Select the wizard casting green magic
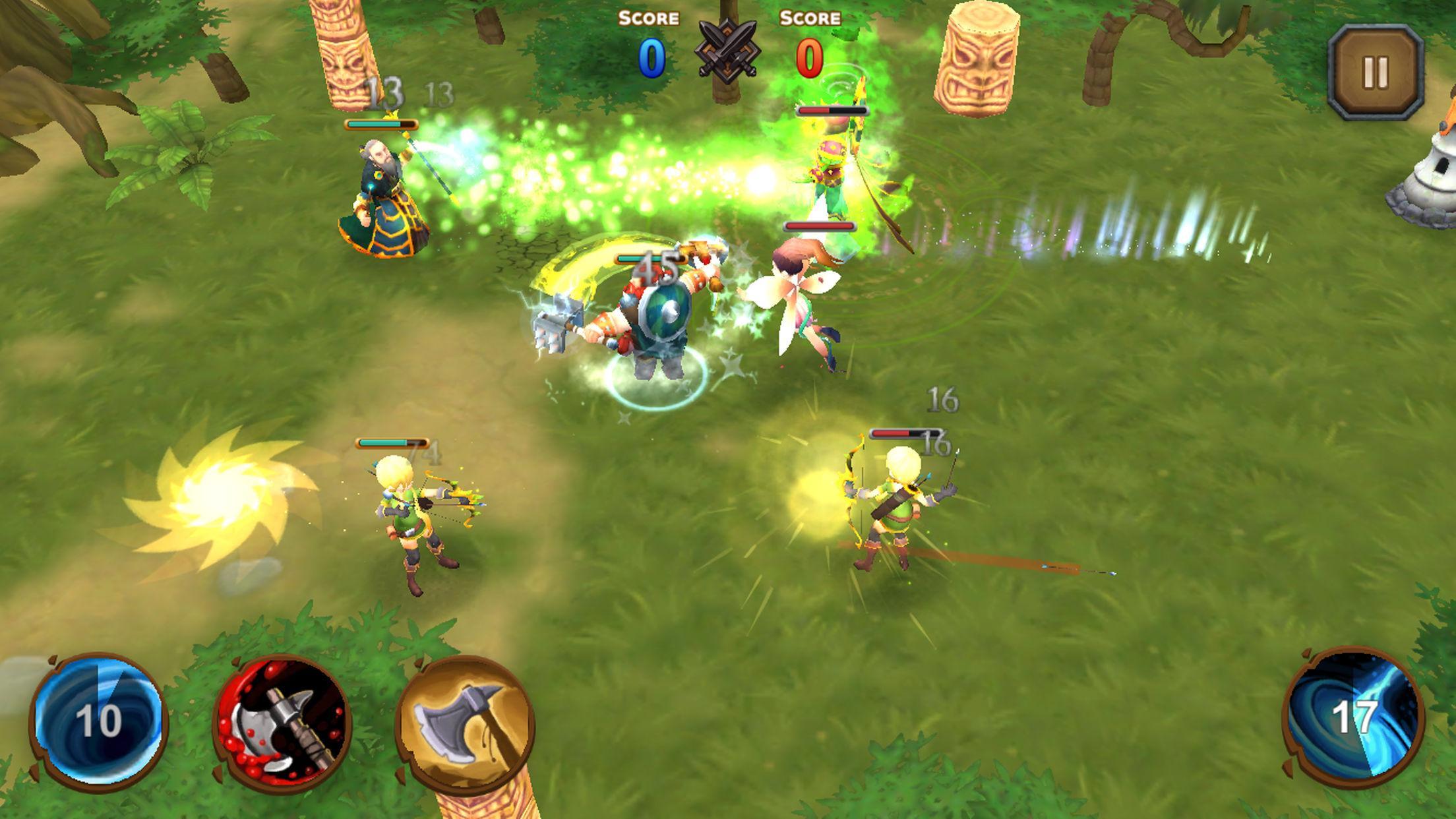Screen dimensions: 1456x819 [381, 198]
